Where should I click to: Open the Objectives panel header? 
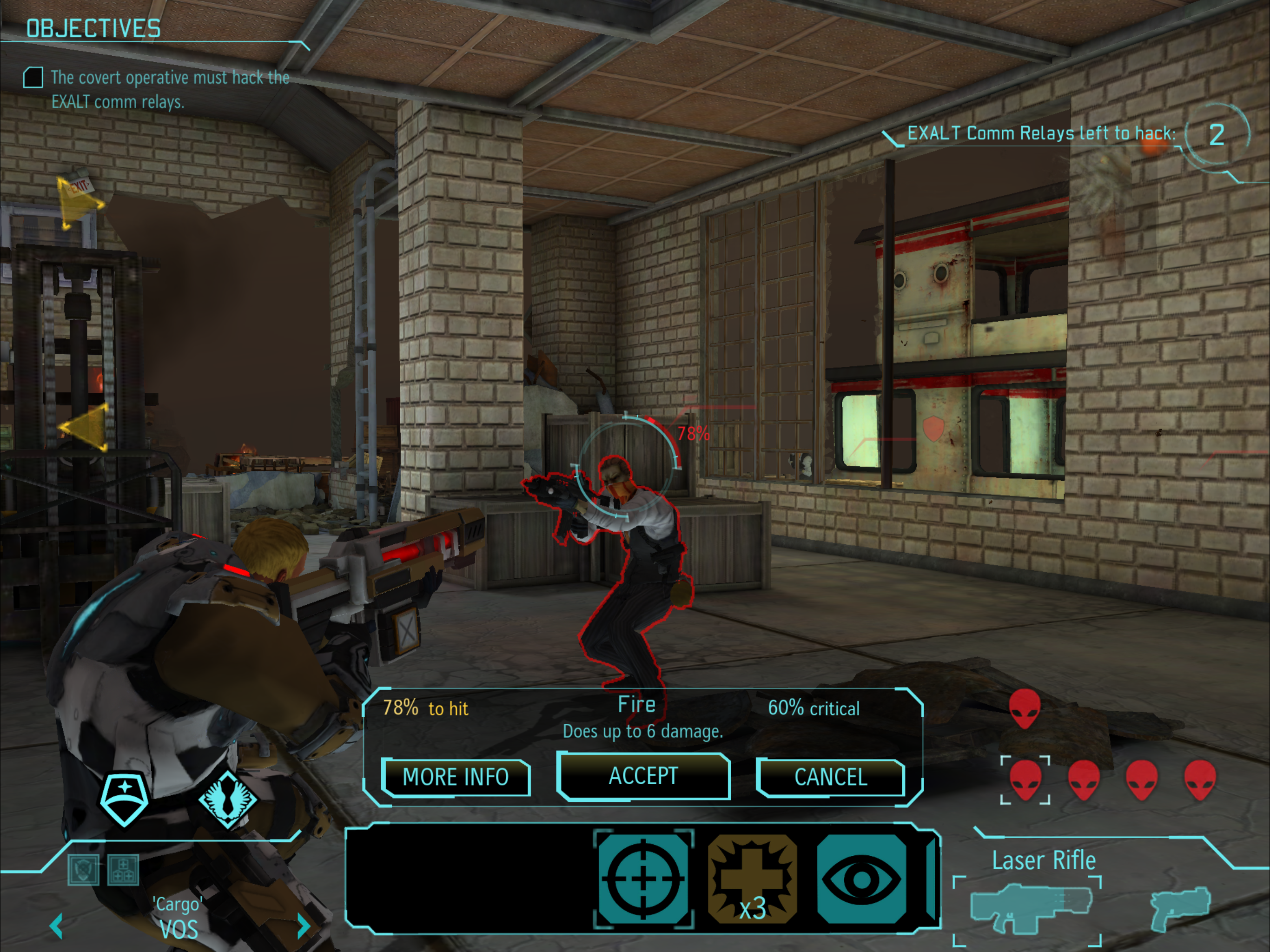(93, 29)
